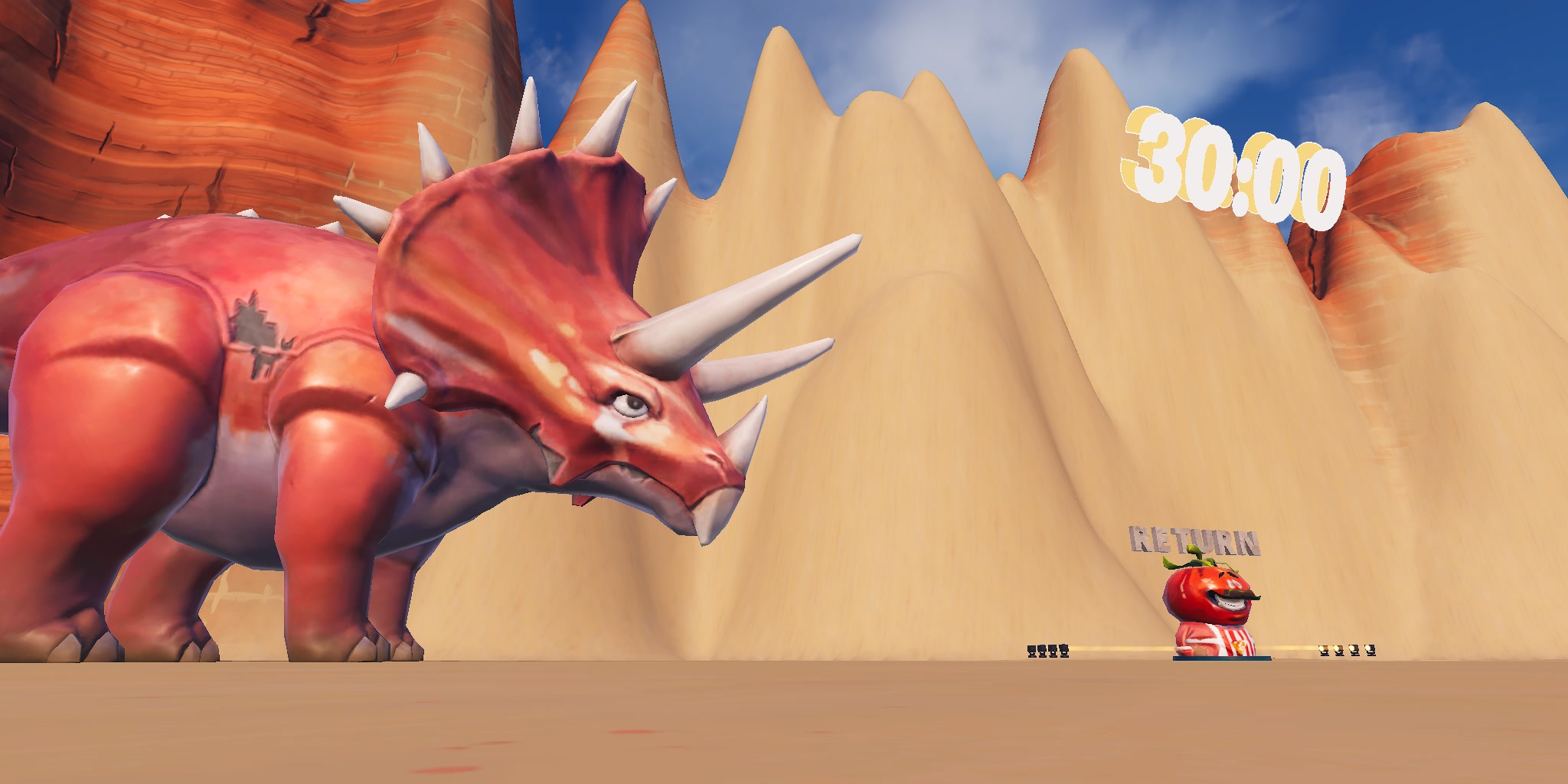
Task: Click the pizza logo on the striped shirt
Action: [1239, 645]
